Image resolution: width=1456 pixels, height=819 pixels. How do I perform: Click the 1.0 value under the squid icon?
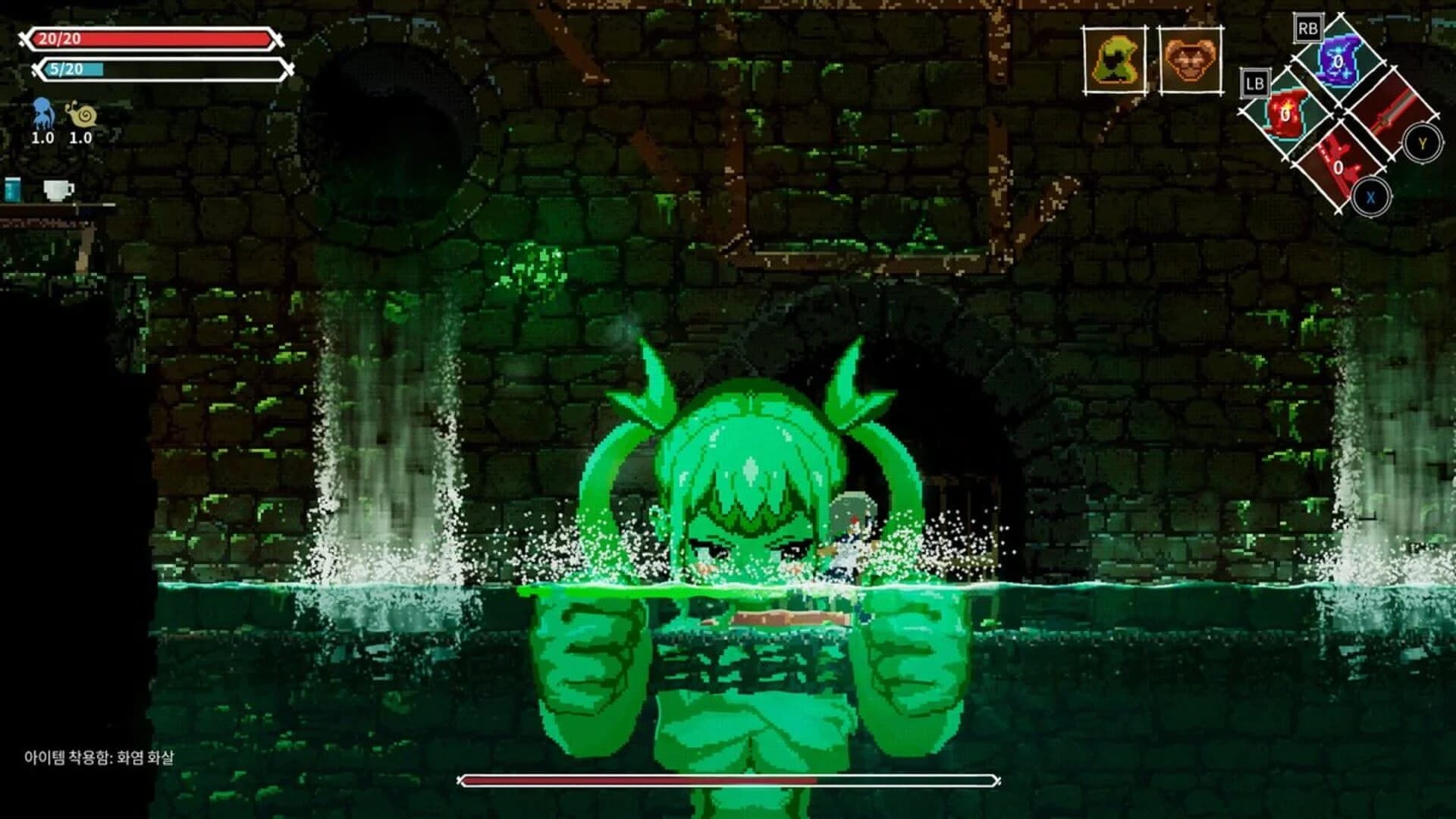(x=42, y=138)
